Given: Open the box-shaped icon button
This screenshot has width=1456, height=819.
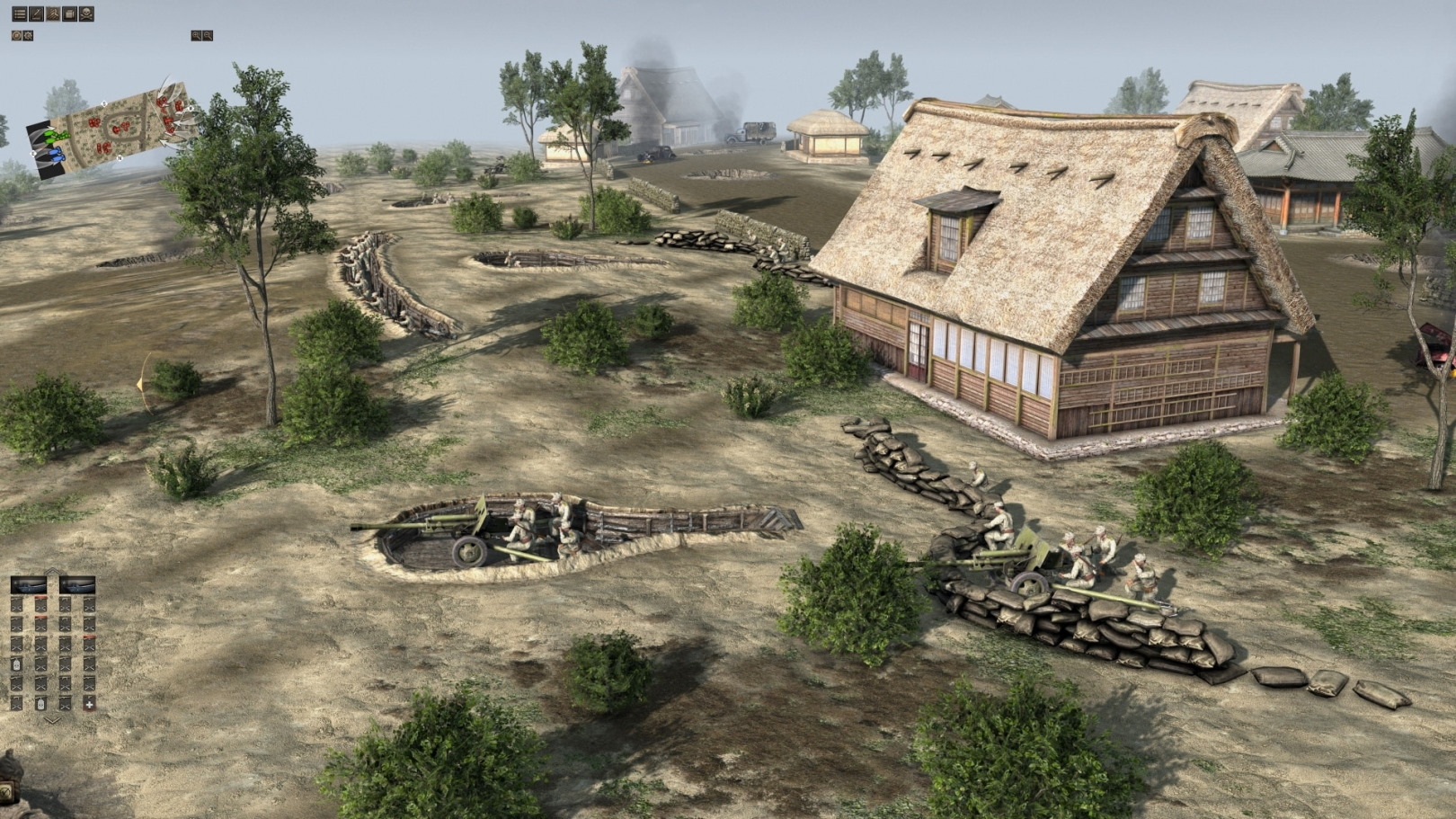Looking at the screenshot, I should 70,14.
